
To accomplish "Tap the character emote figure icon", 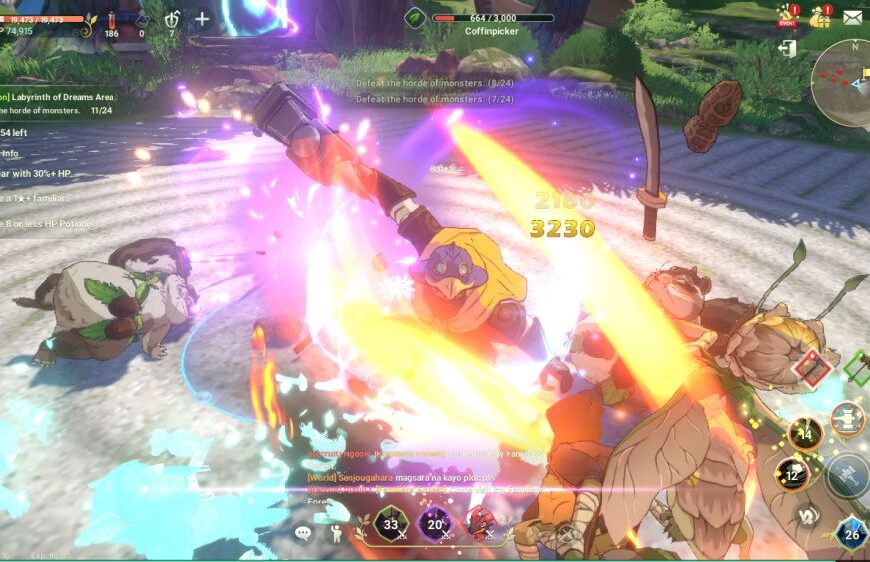I will [334, 533].
